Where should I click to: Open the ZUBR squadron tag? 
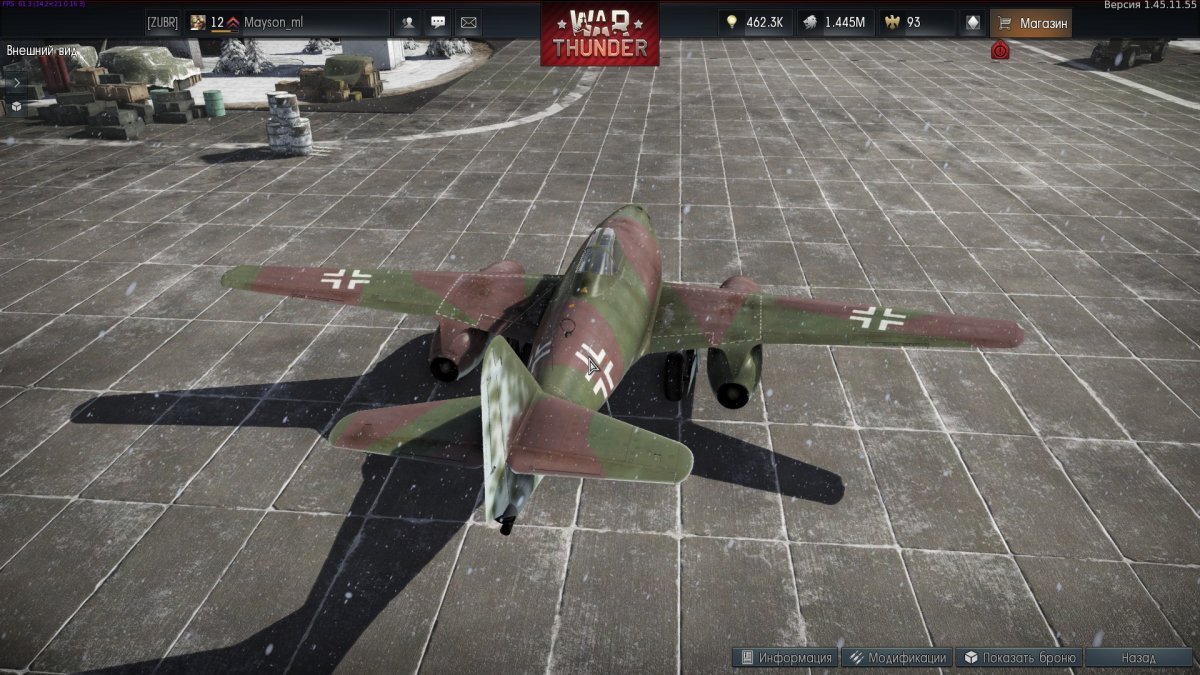coord(162,22)
